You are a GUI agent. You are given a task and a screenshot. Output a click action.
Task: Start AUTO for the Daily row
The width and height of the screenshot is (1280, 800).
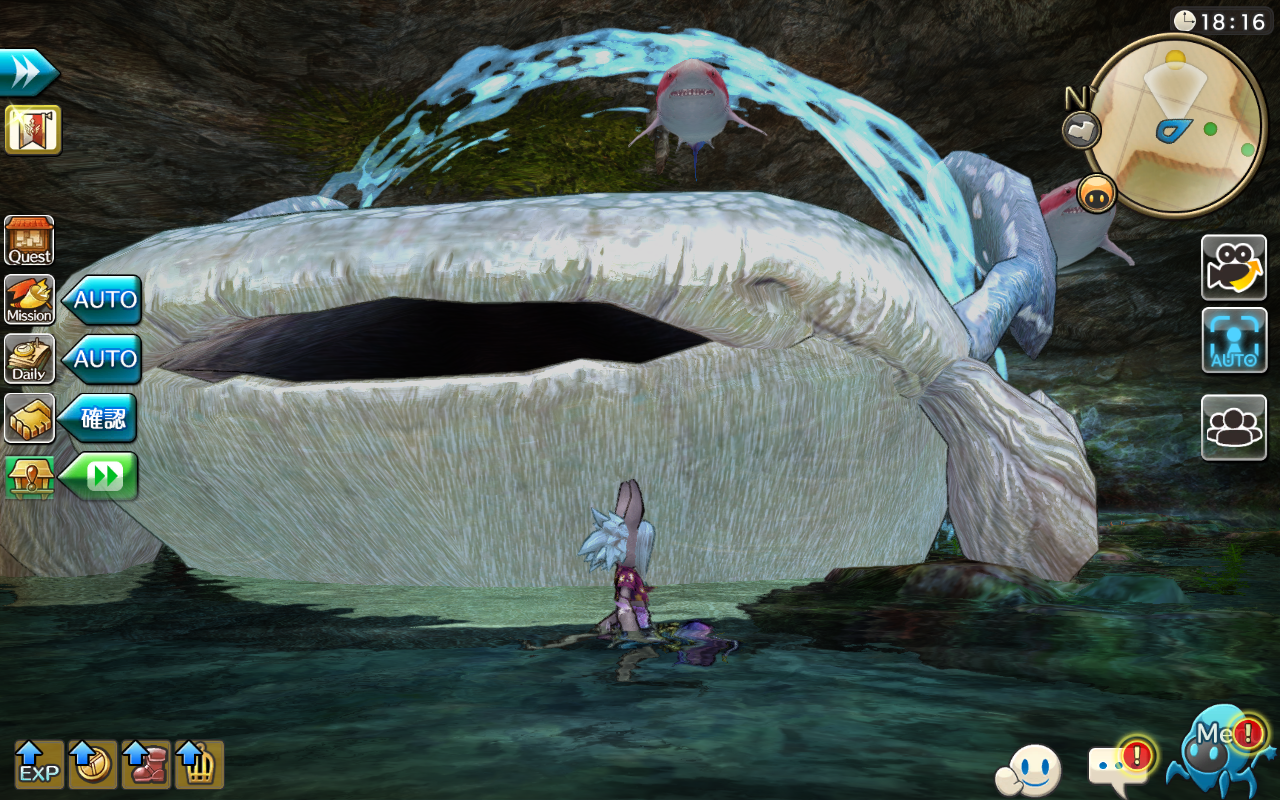[103, 359]
